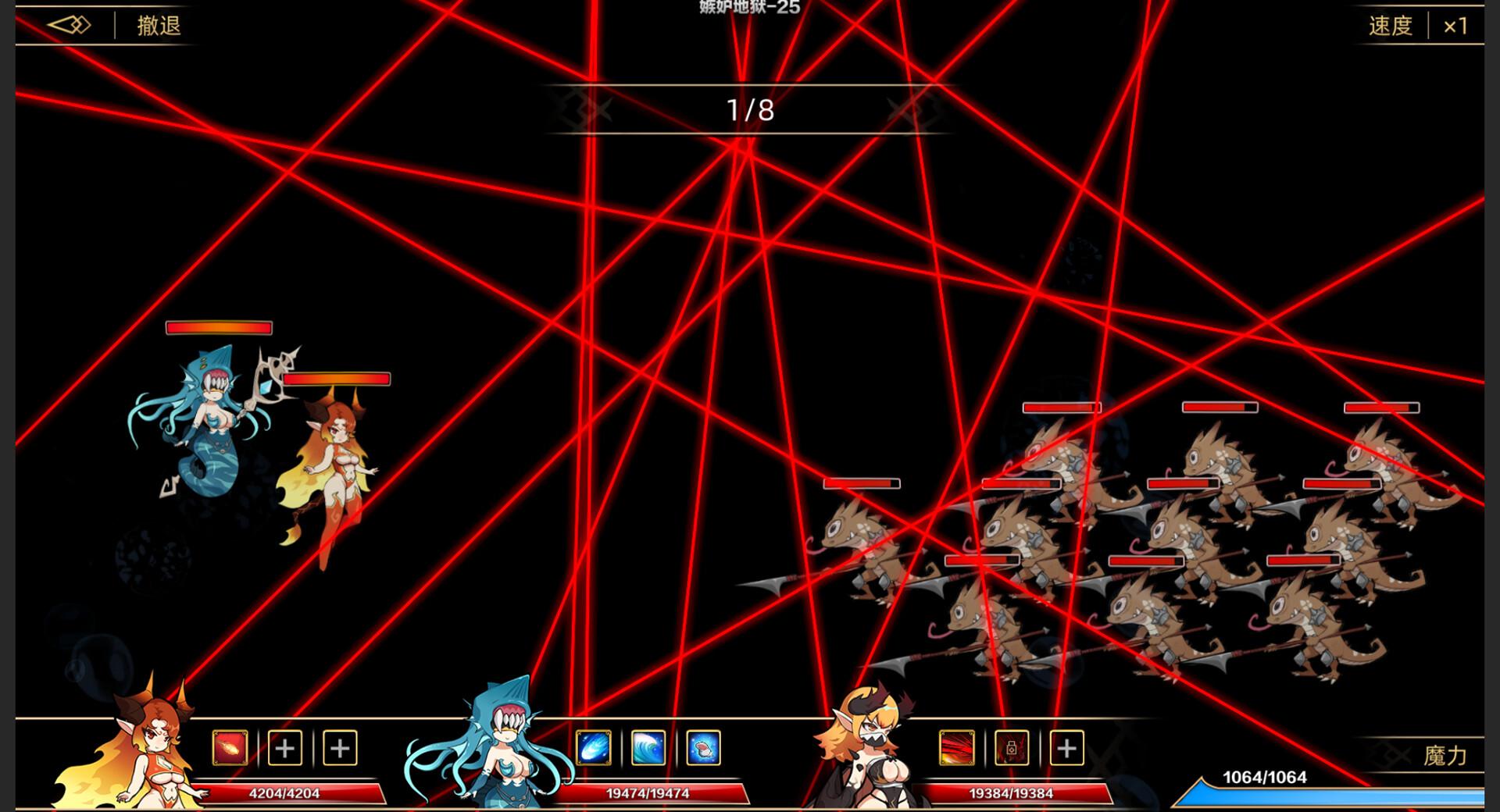Image resolution: width=1500 pixels, height=812 pixels.
Task: Use the tidal wave skill of the mermaid
Action: coord(649,749)
